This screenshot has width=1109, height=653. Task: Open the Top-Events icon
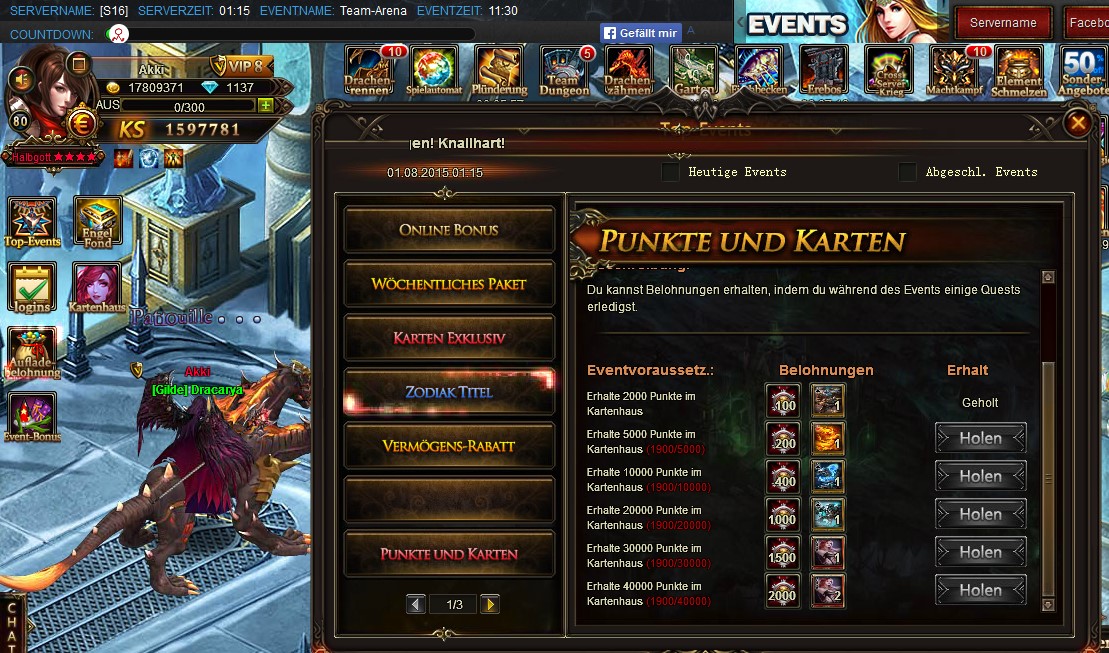[x=32, y=222]
